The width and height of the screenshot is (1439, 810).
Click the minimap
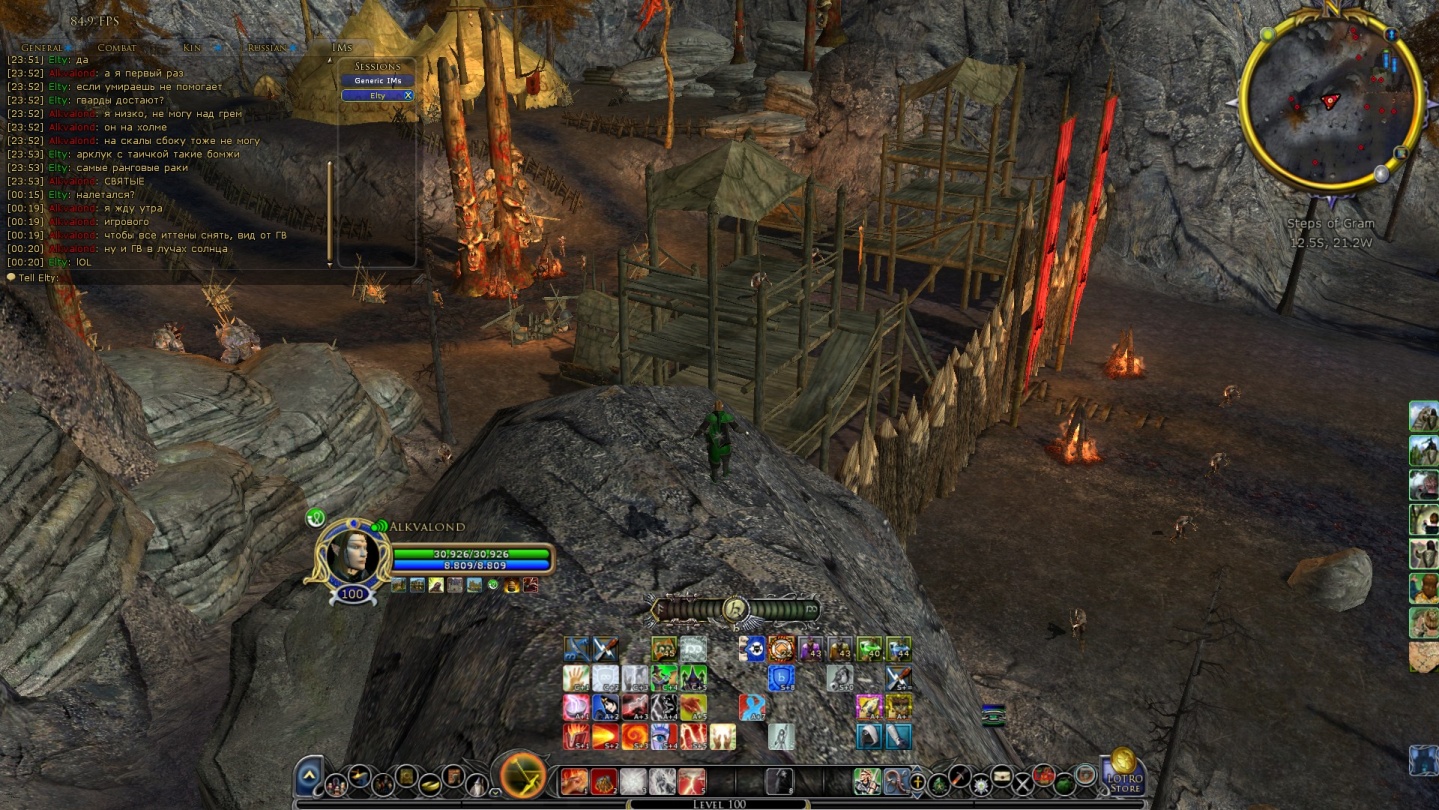click(x=1330, y=102)
